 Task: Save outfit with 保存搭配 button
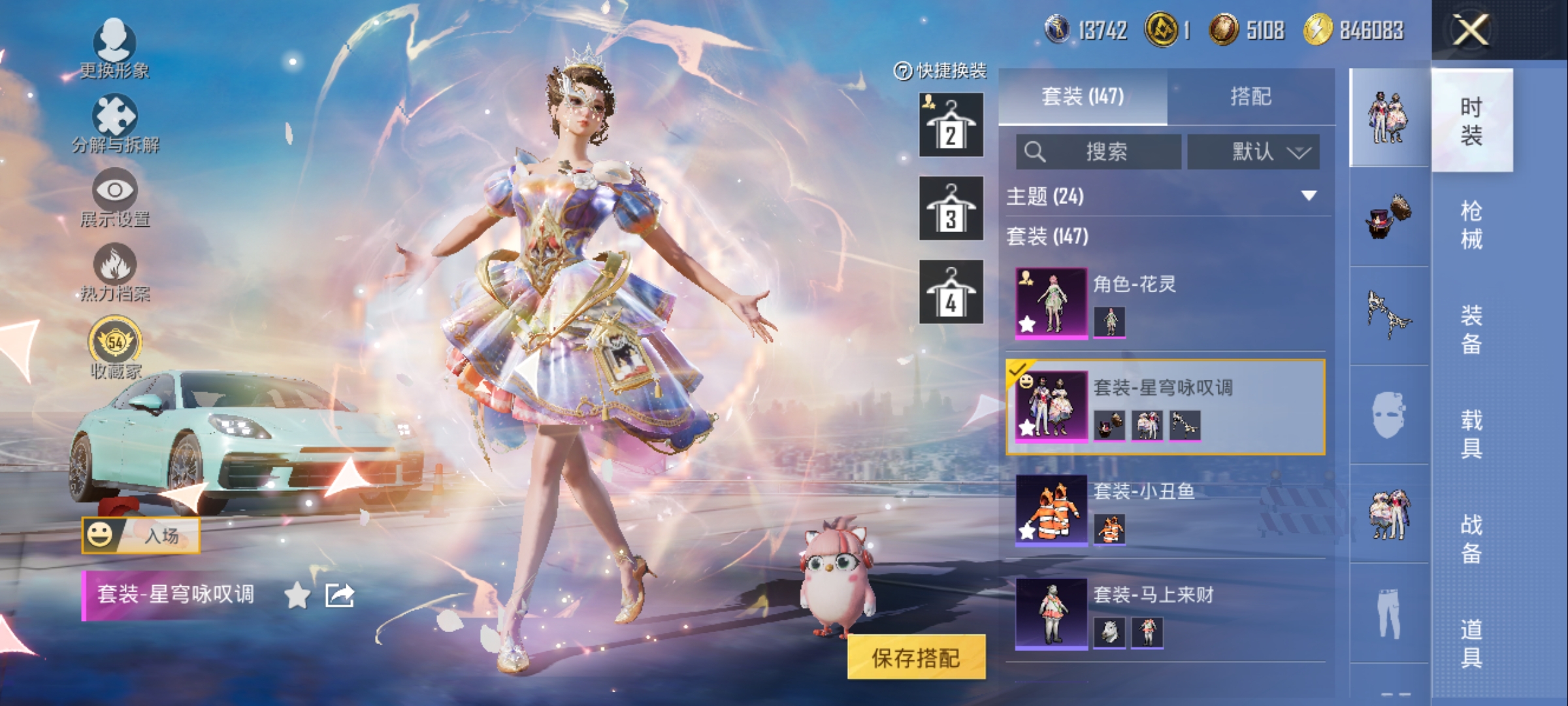pyautogui.click(x=916, y=658)
